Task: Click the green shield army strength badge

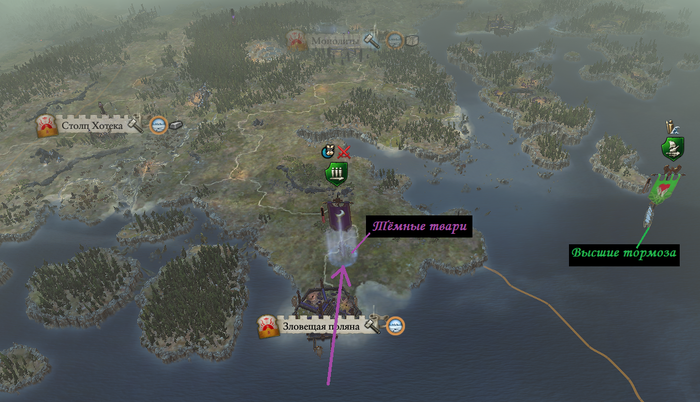Action: click(x=336, y=175)
